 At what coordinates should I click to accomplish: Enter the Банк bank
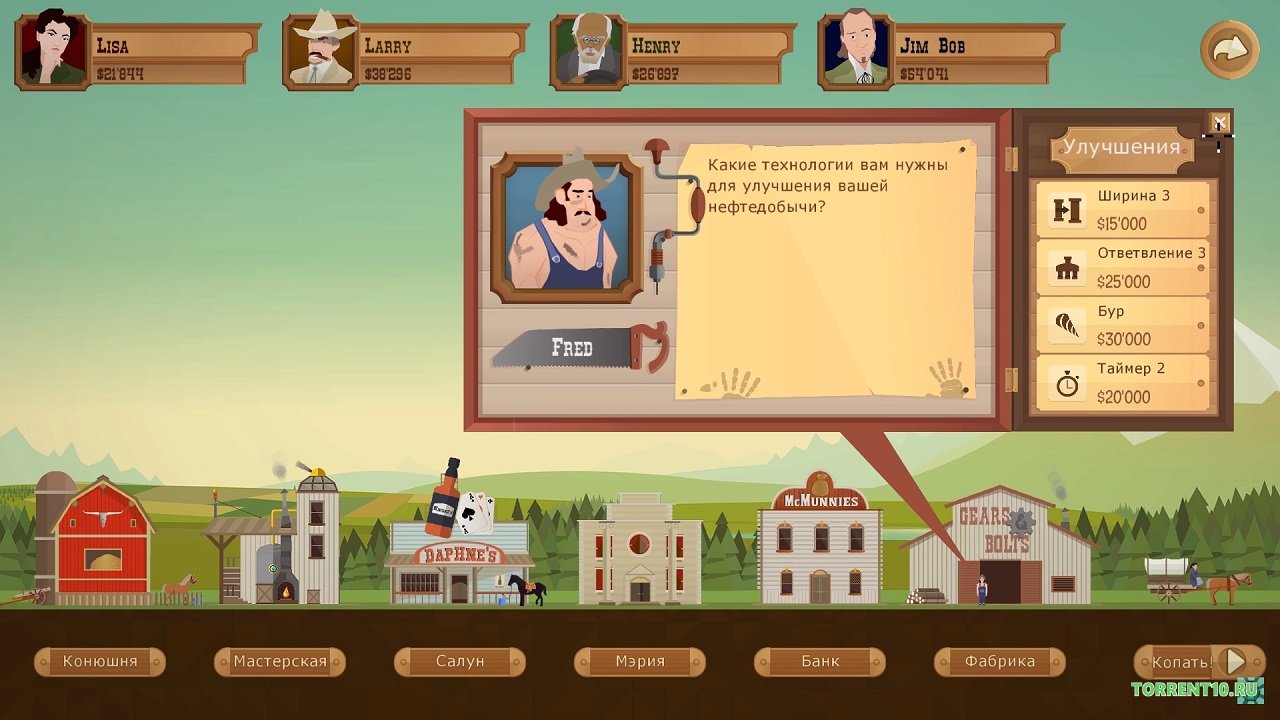tap(820, 661)
